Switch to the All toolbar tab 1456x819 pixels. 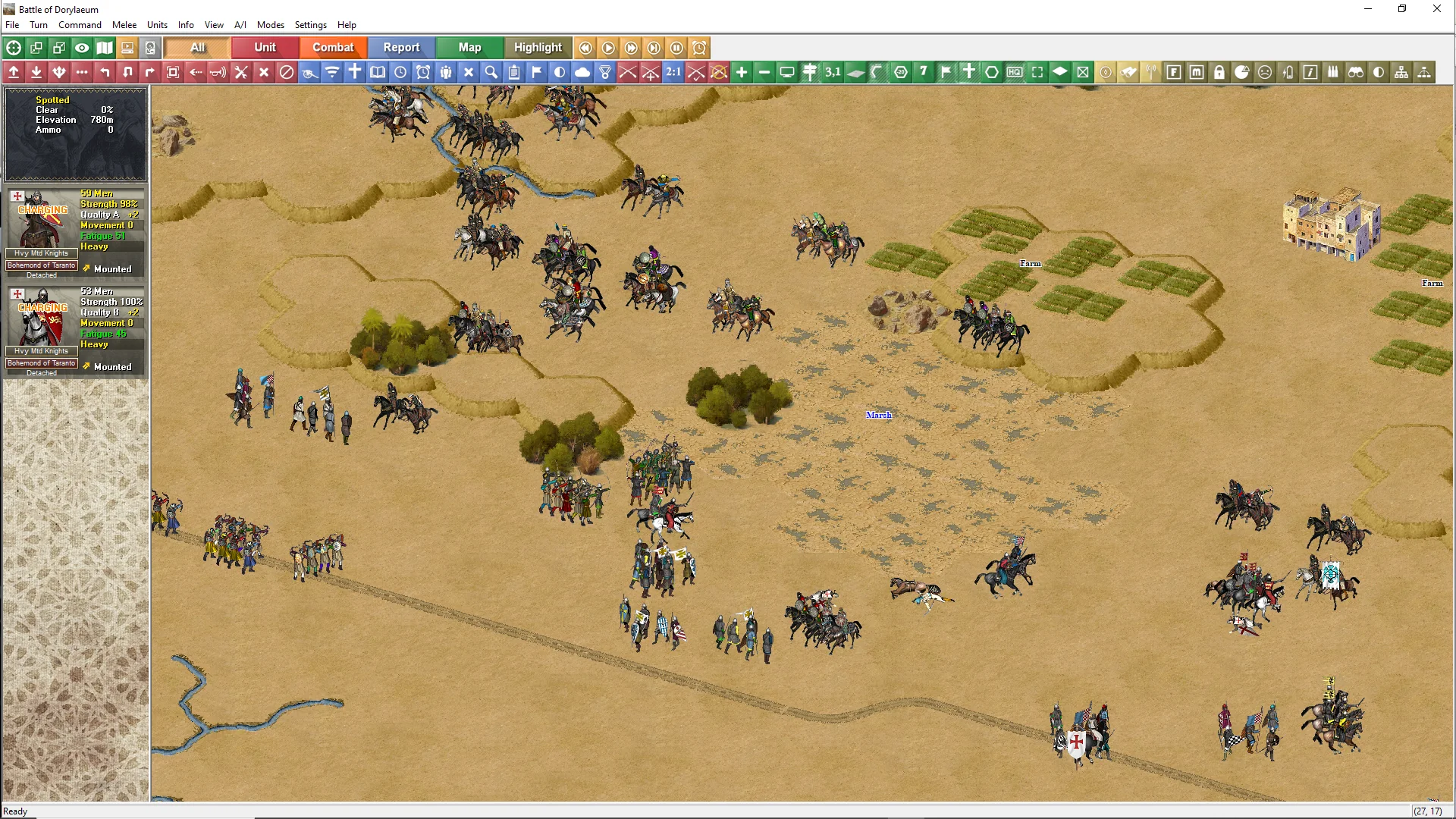click(x=197, y=47)
